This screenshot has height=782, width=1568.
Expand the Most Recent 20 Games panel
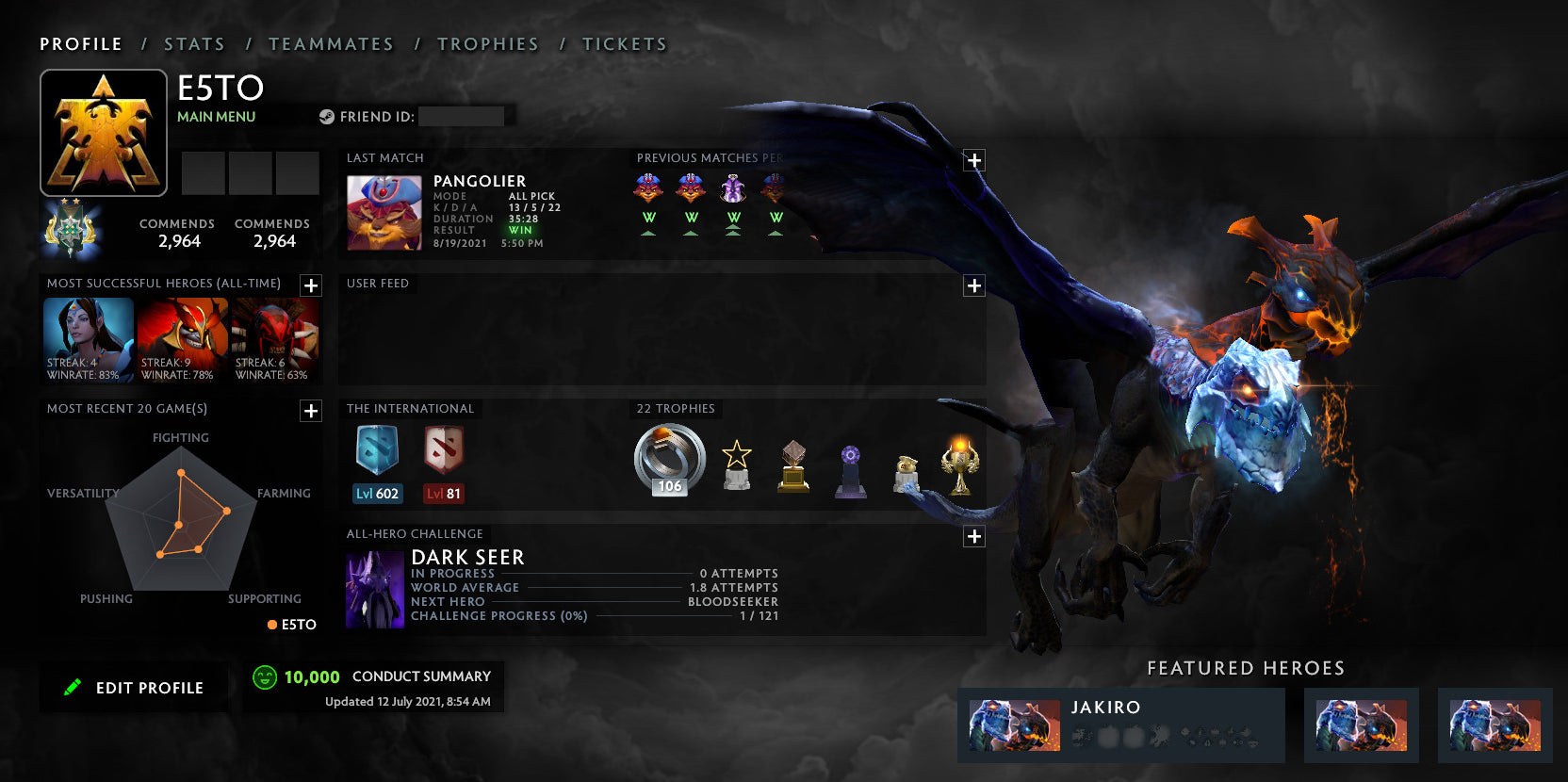tap(310, 411)
